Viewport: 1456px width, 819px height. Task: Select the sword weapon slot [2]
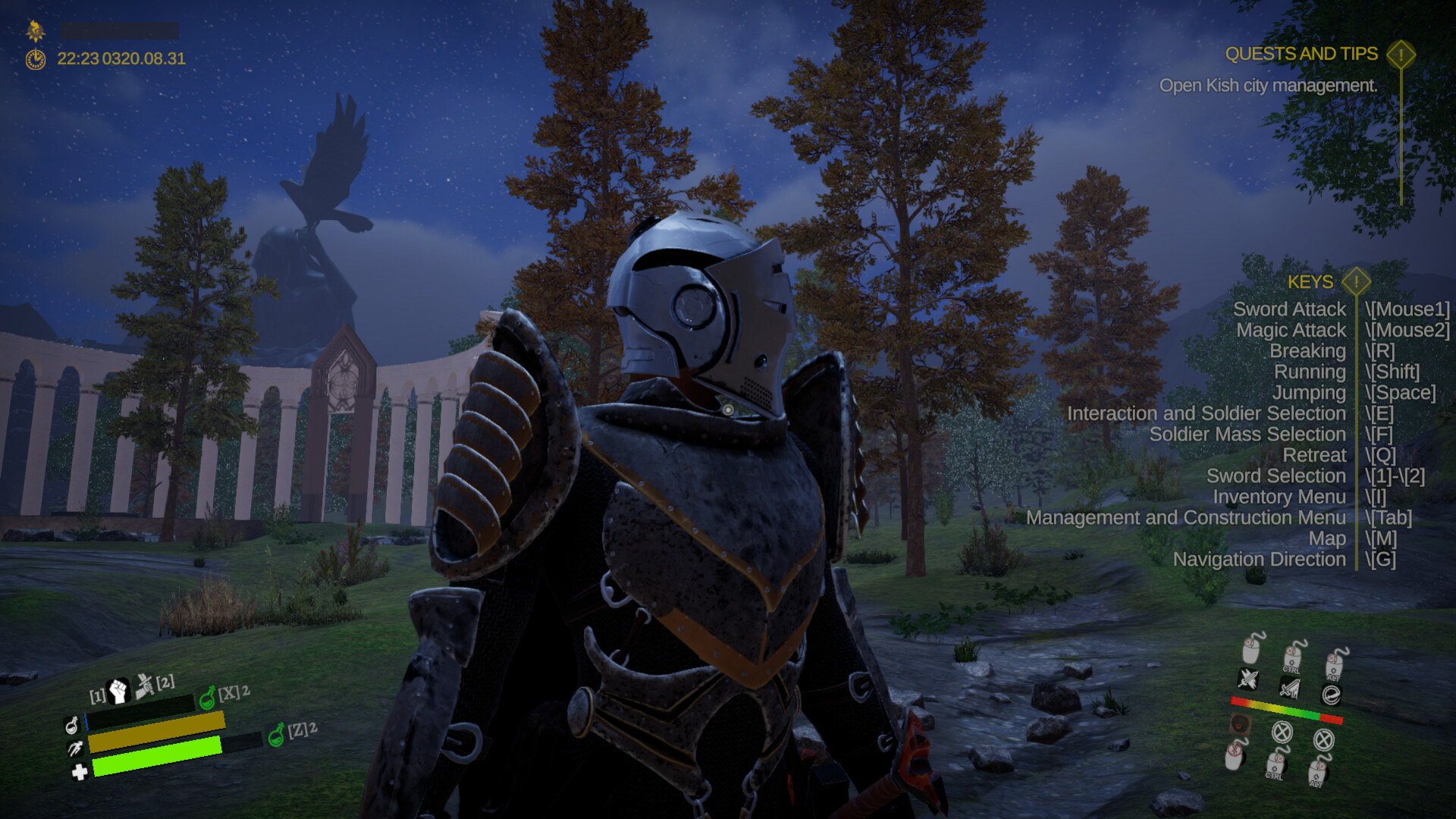click(x=144, y=685)
